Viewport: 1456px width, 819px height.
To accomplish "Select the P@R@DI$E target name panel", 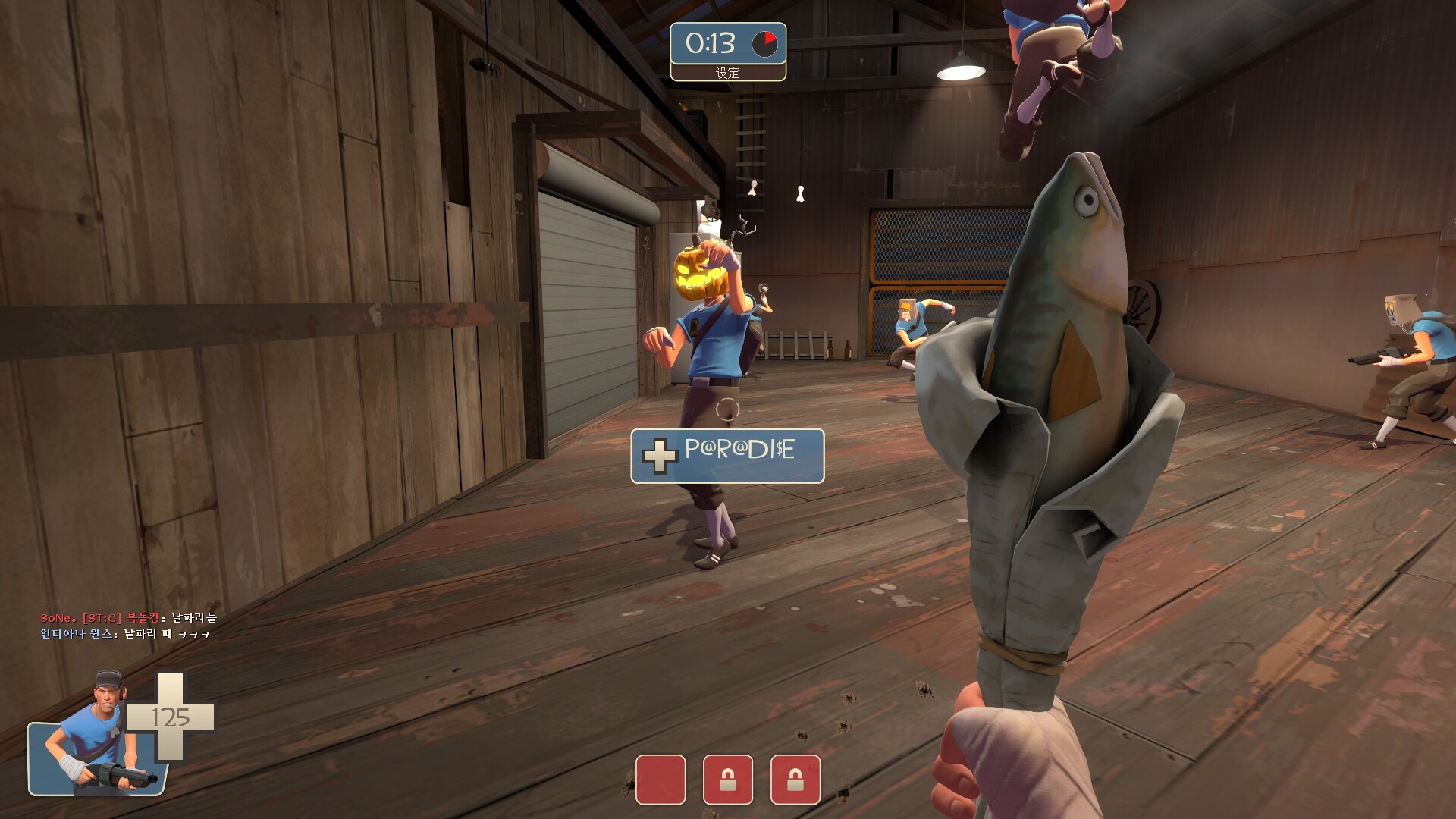I will pos(727,456).
